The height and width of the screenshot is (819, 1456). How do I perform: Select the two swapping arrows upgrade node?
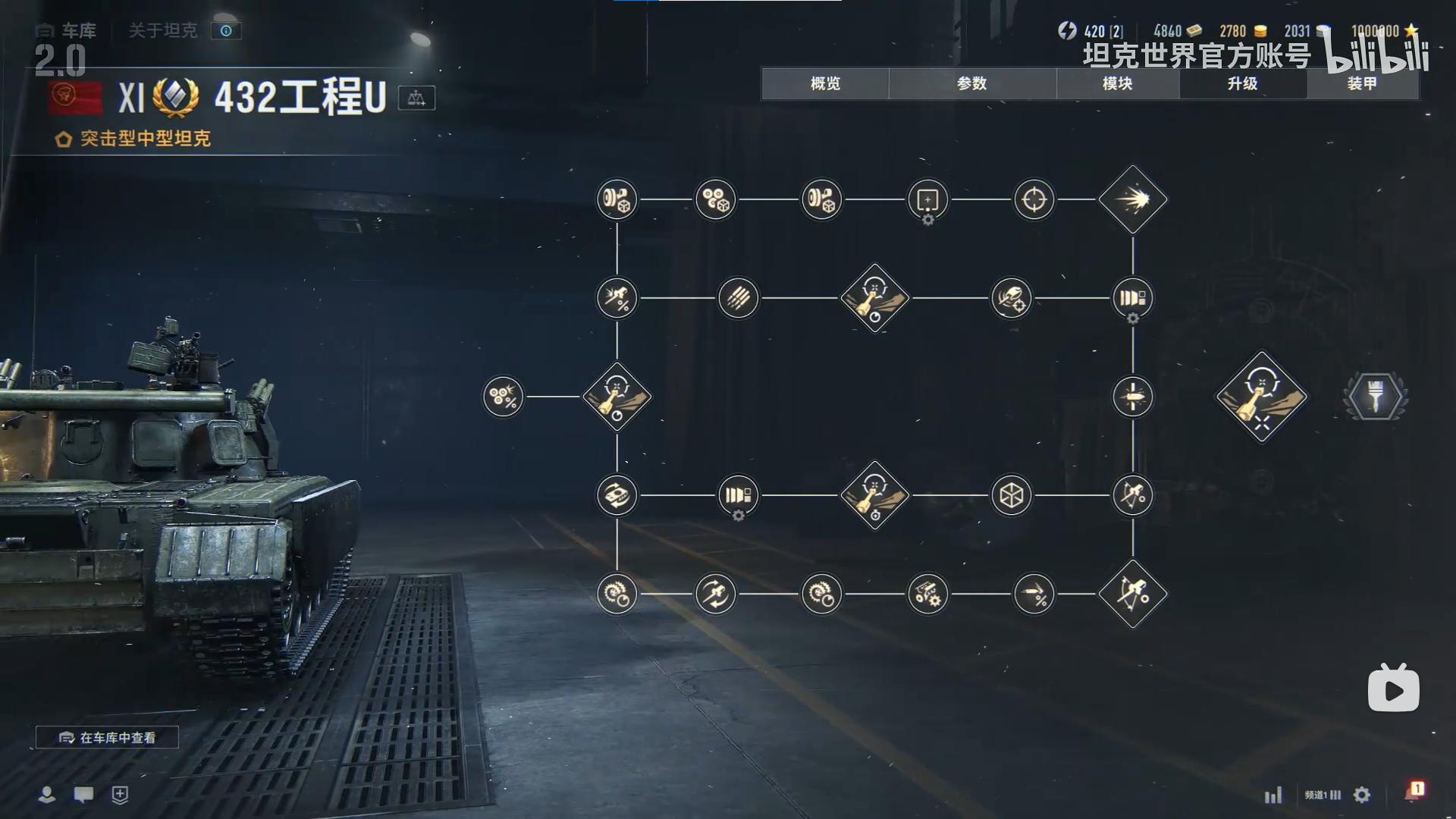coord(716,594)
